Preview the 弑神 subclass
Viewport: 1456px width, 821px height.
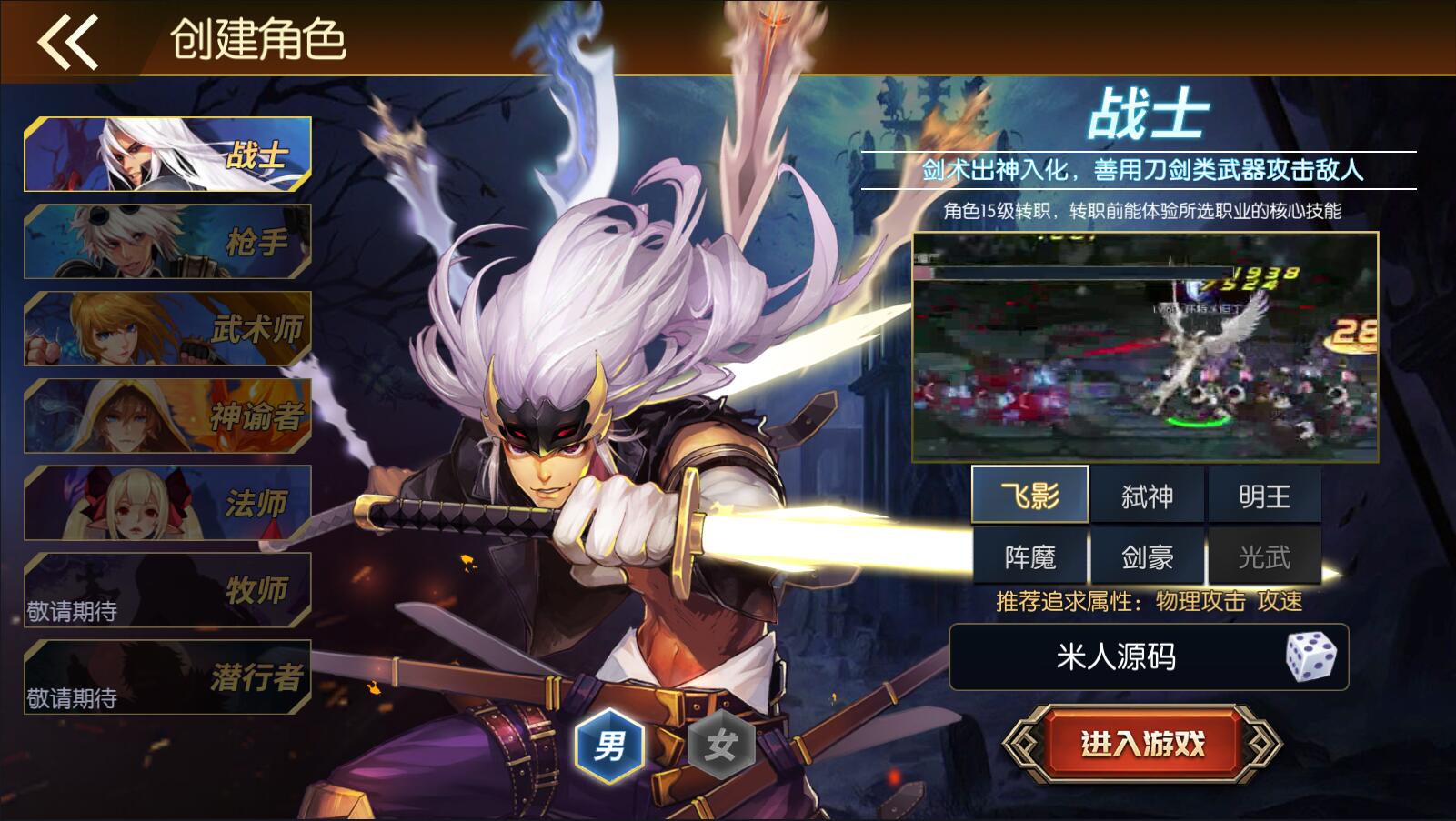pyautogui.click(x=1147, y=496)
